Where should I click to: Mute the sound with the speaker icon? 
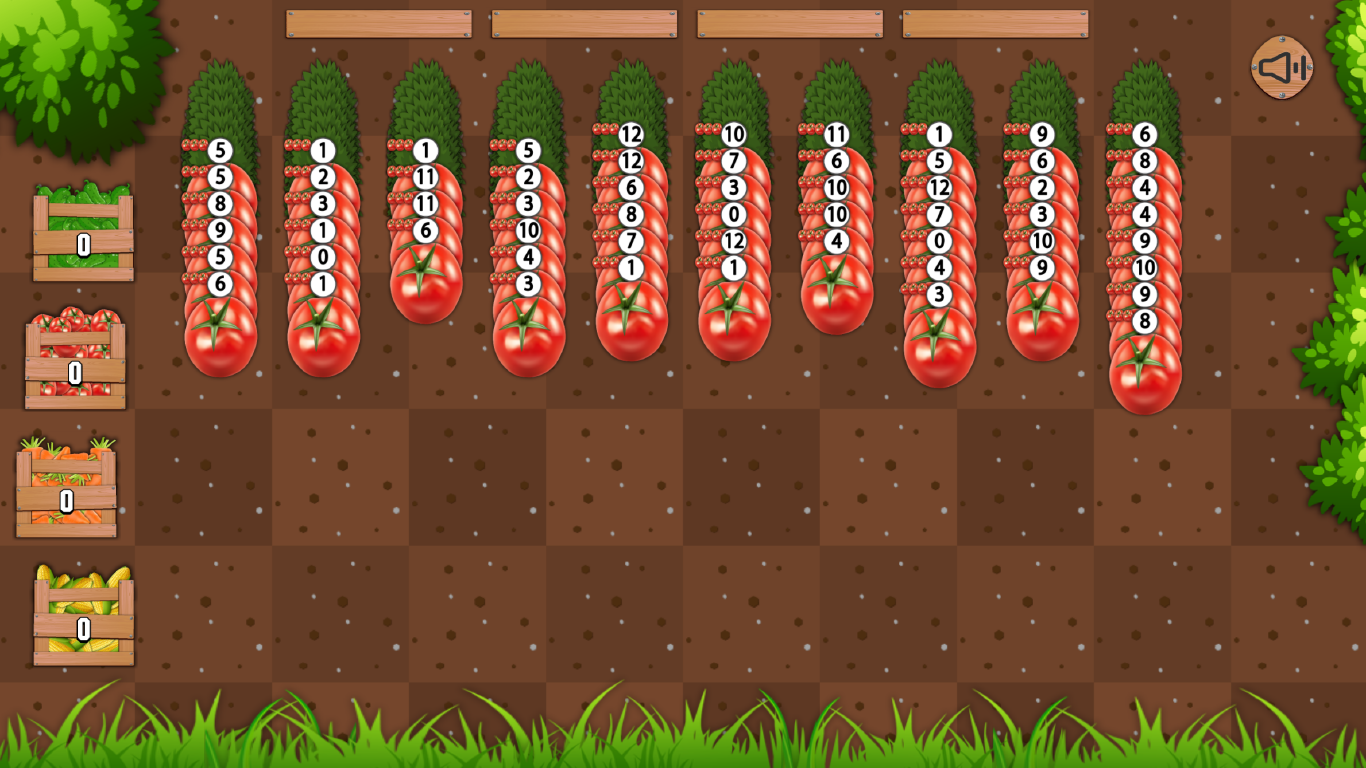tap(1280, 66)
